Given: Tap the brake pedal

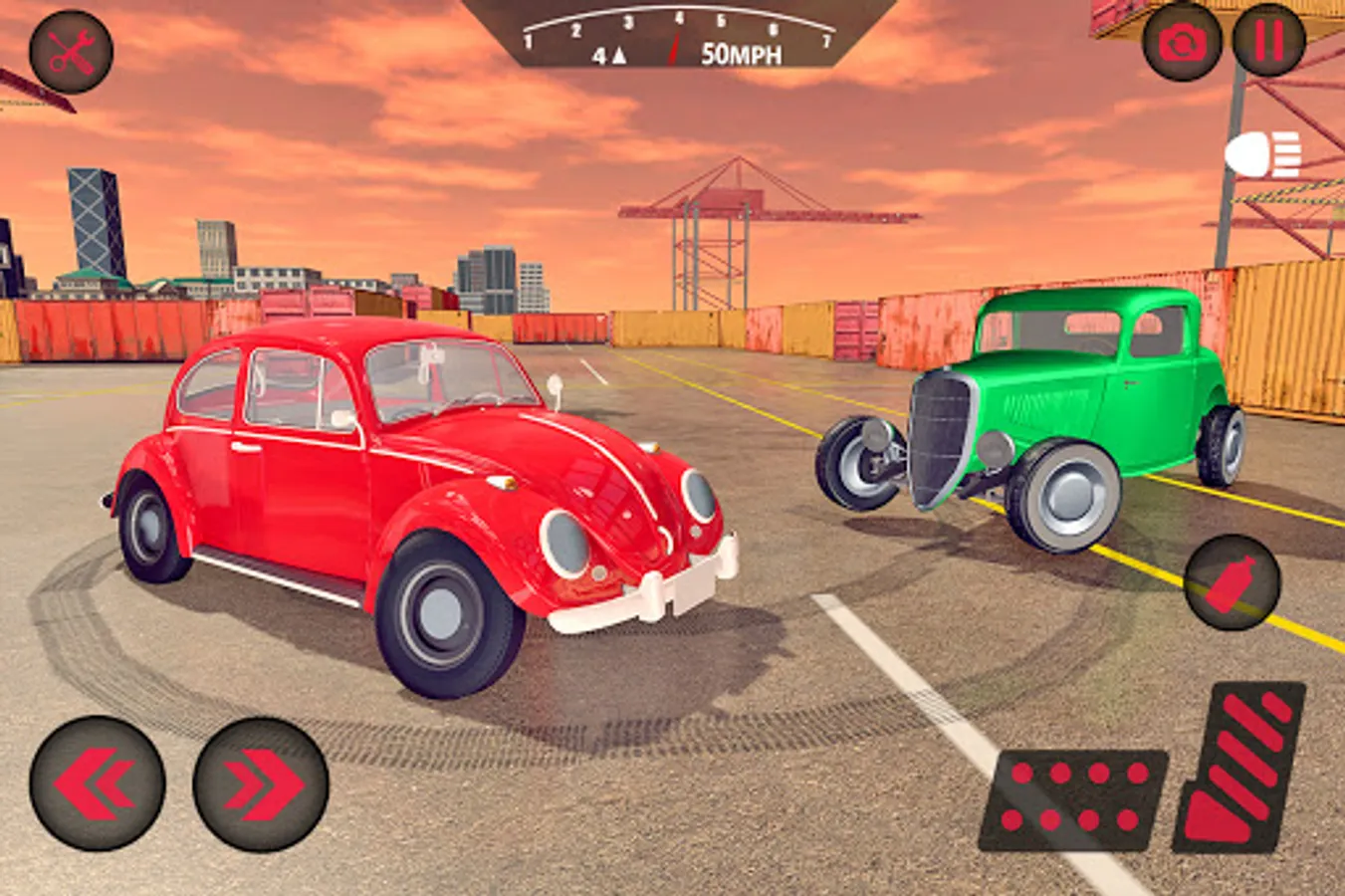Looking at the screenshot, I should click(1073, 799).
